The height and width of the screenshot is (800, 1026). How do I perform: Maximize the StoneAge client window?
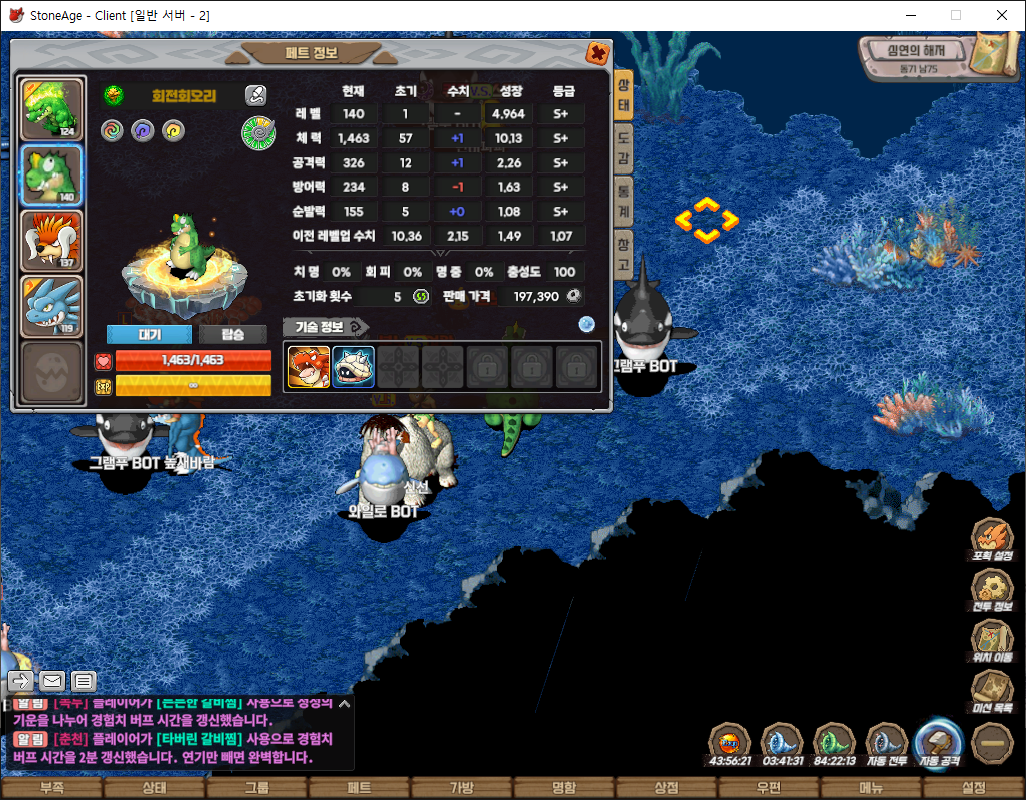point(955,15)
